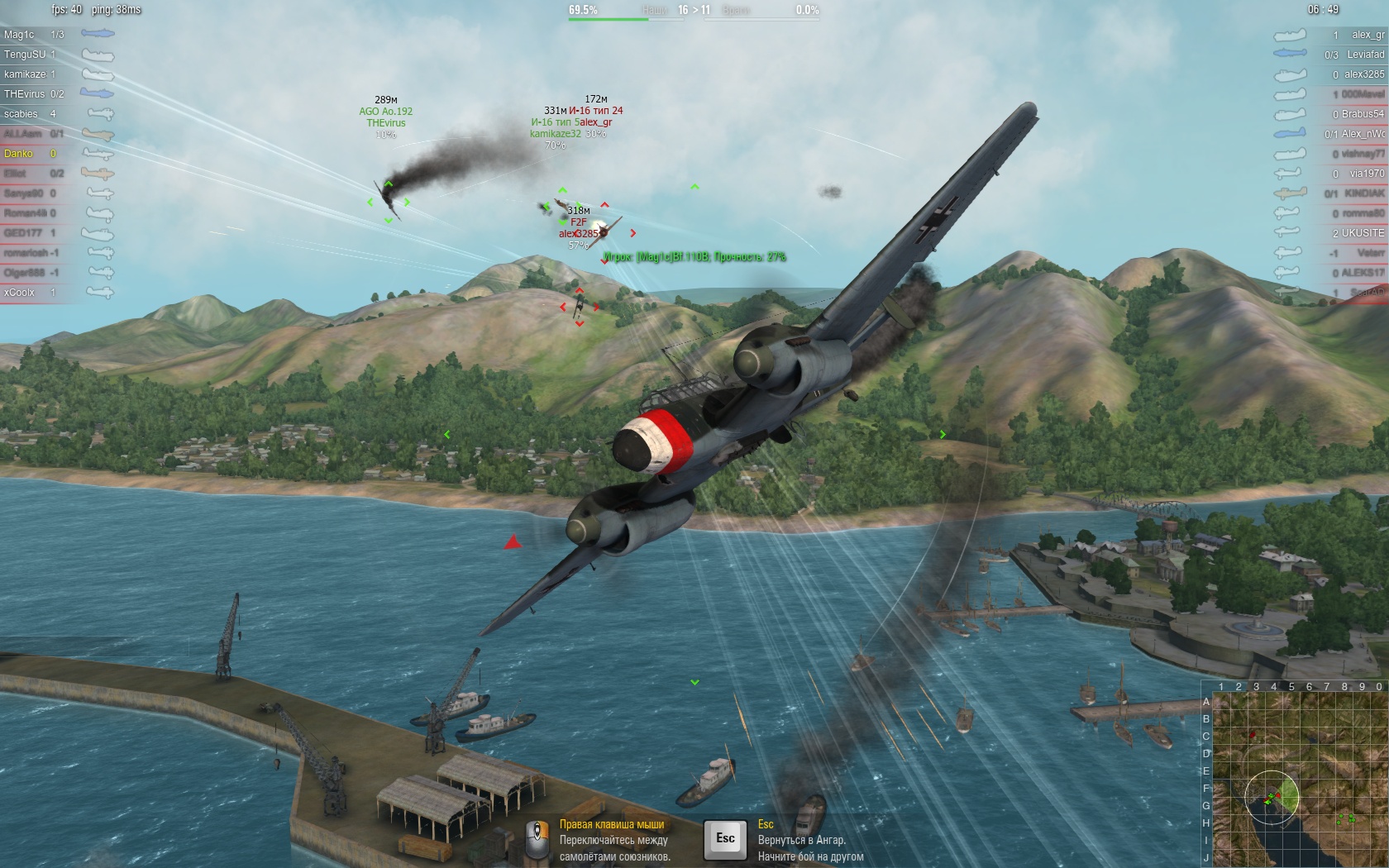Viewport: 1389px width, 868px height.
Task: Select Mag1c in the allied team list
Action: click(x=20, y=35)
